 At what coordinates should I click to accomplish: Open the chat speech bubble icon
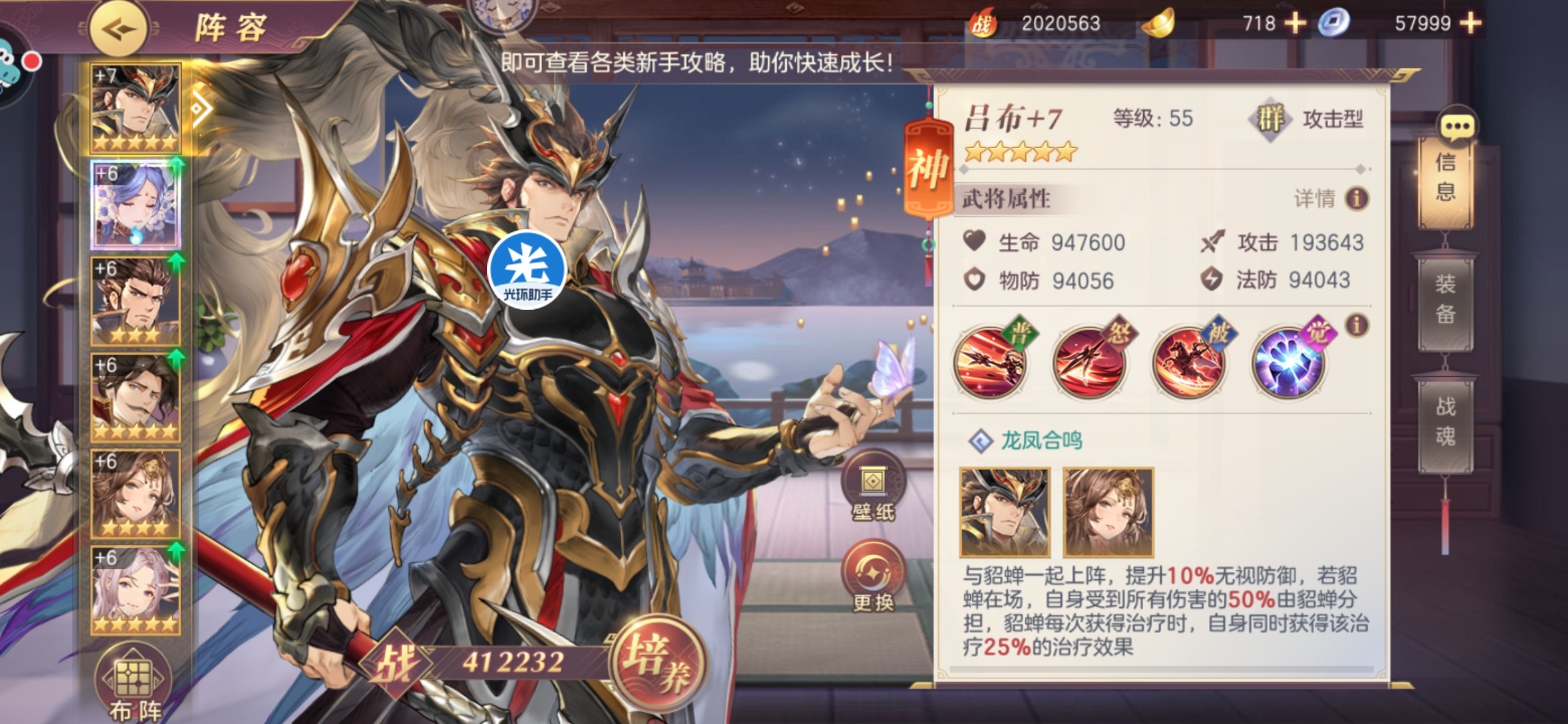click(x=1457, y=125)
